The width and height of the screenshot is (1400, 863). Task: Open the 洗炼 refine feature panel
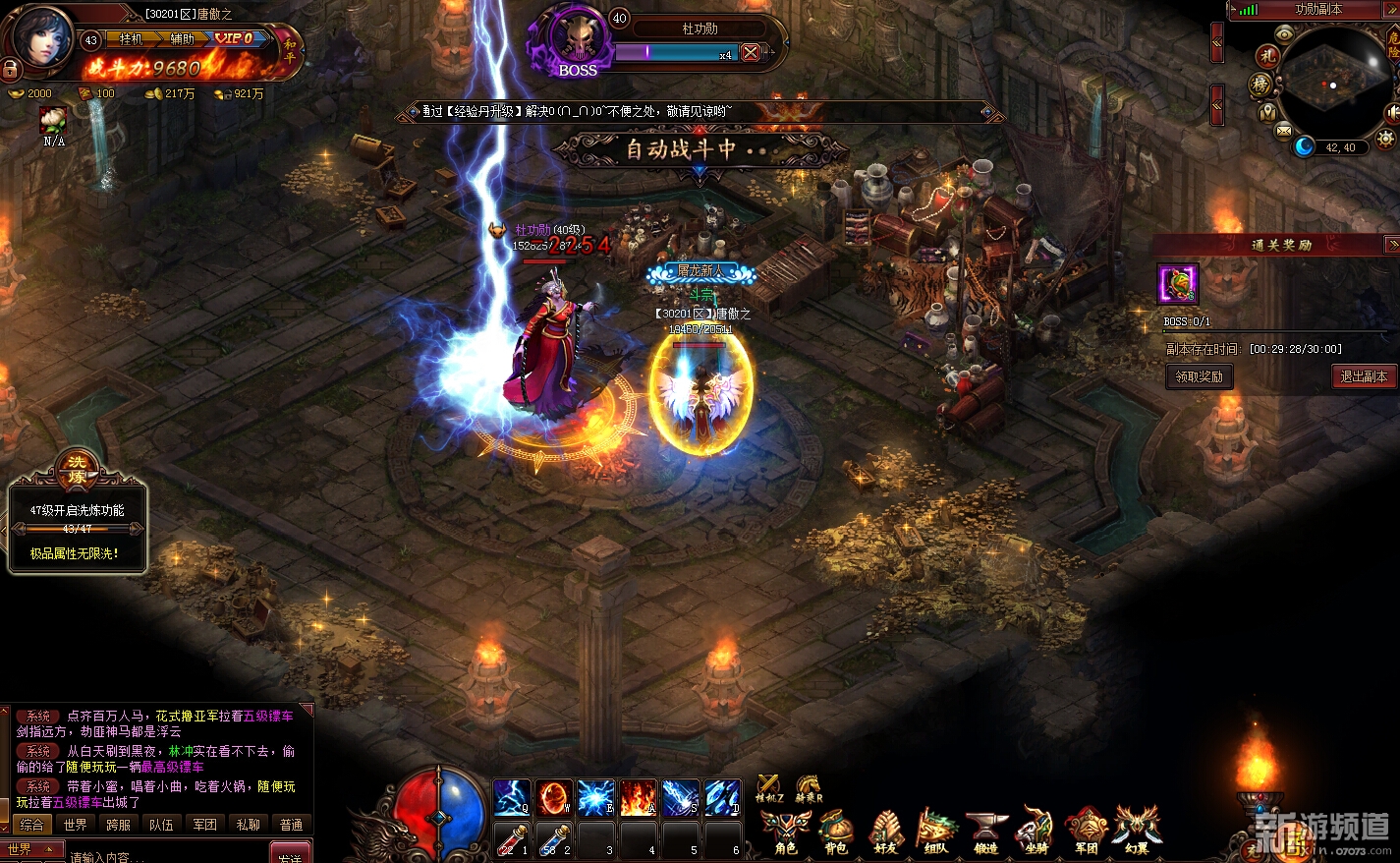pos(77,472)
